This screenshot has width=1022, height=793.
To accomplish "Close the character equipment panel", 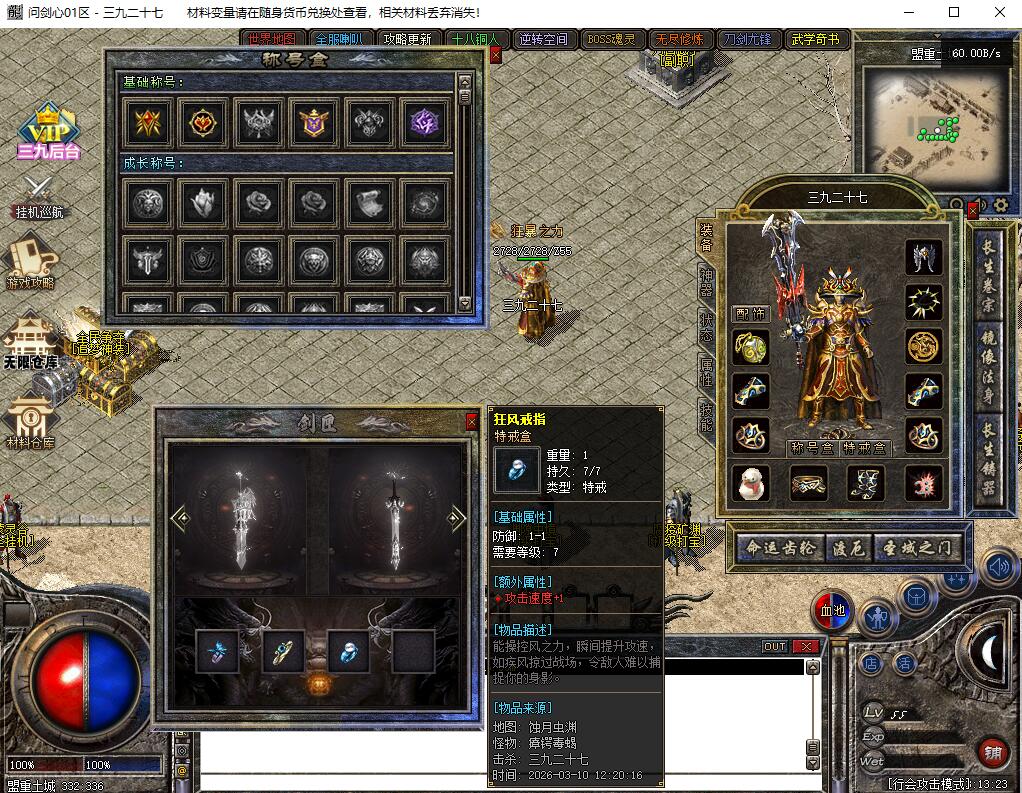I will 972,211.
